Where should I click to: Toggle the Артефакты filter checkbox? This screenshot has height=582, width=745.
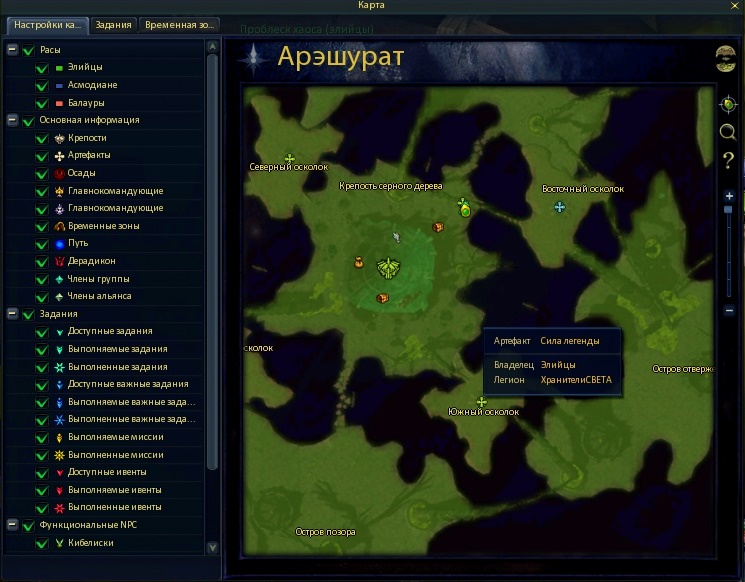[42, 156]
